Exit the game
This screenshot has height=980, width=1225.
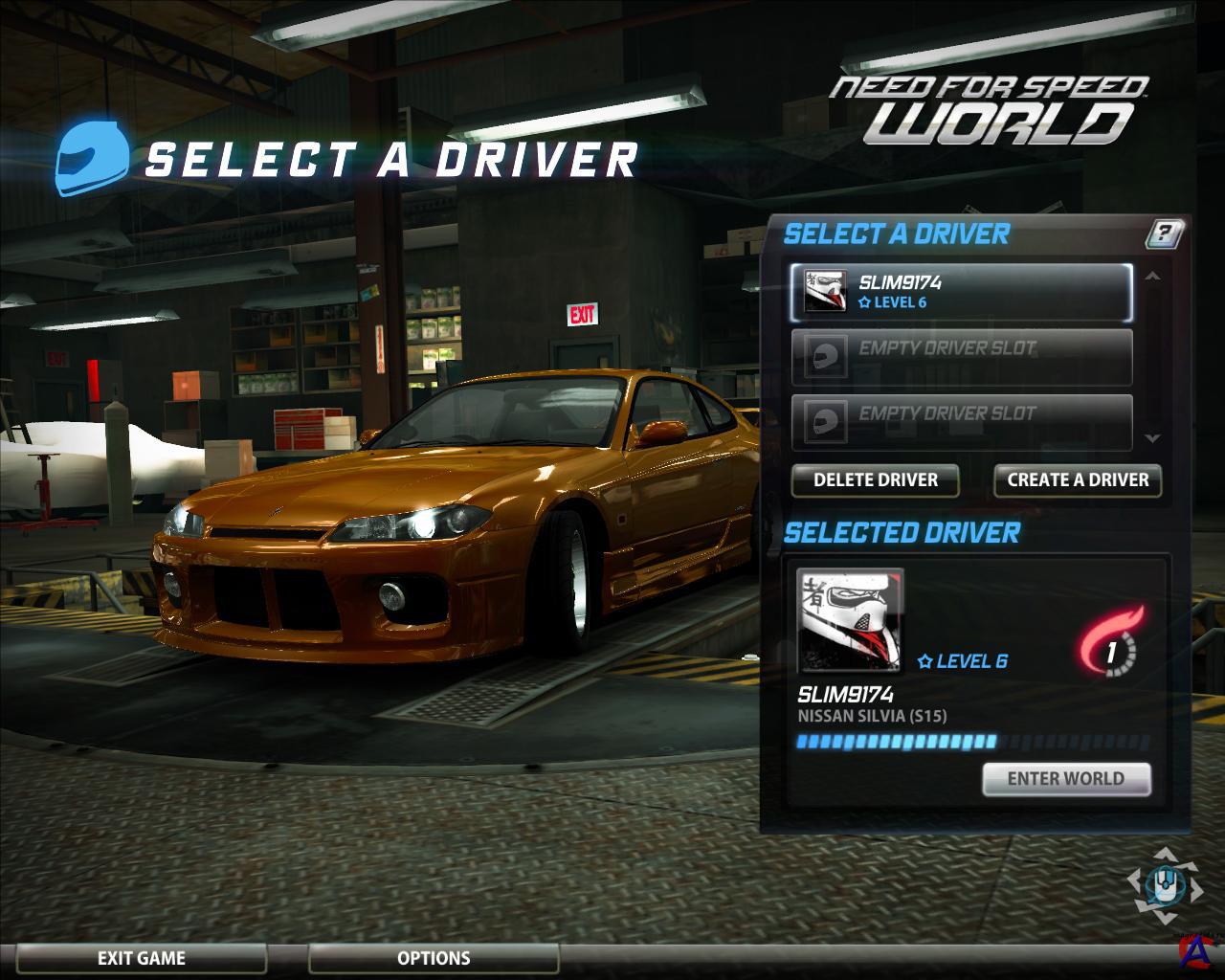pyautogui.click(x=142, y=958)
